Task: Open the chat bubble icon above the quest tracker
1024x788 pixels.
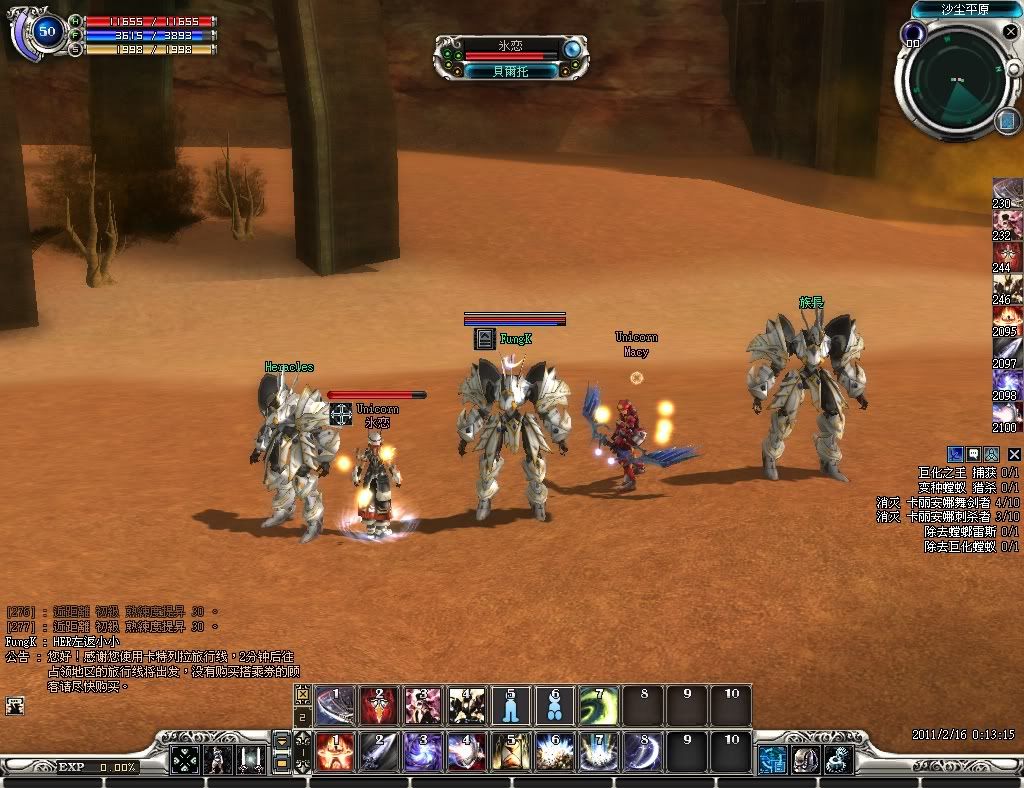Action: pos(974,454)
